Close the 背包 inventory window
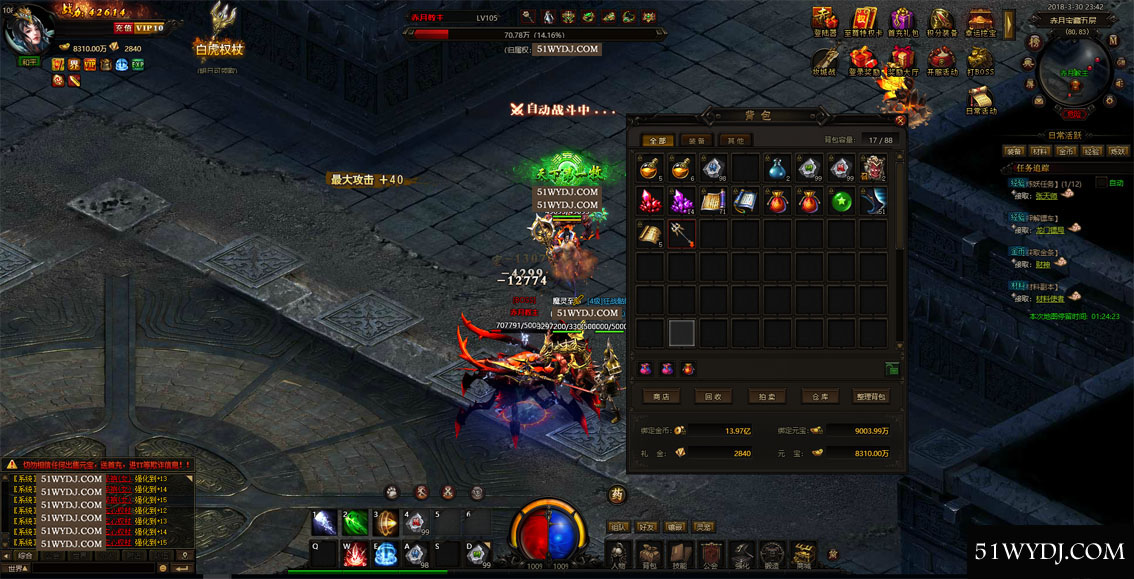This screenshot has height=579, width=1134. click(899, 120)
